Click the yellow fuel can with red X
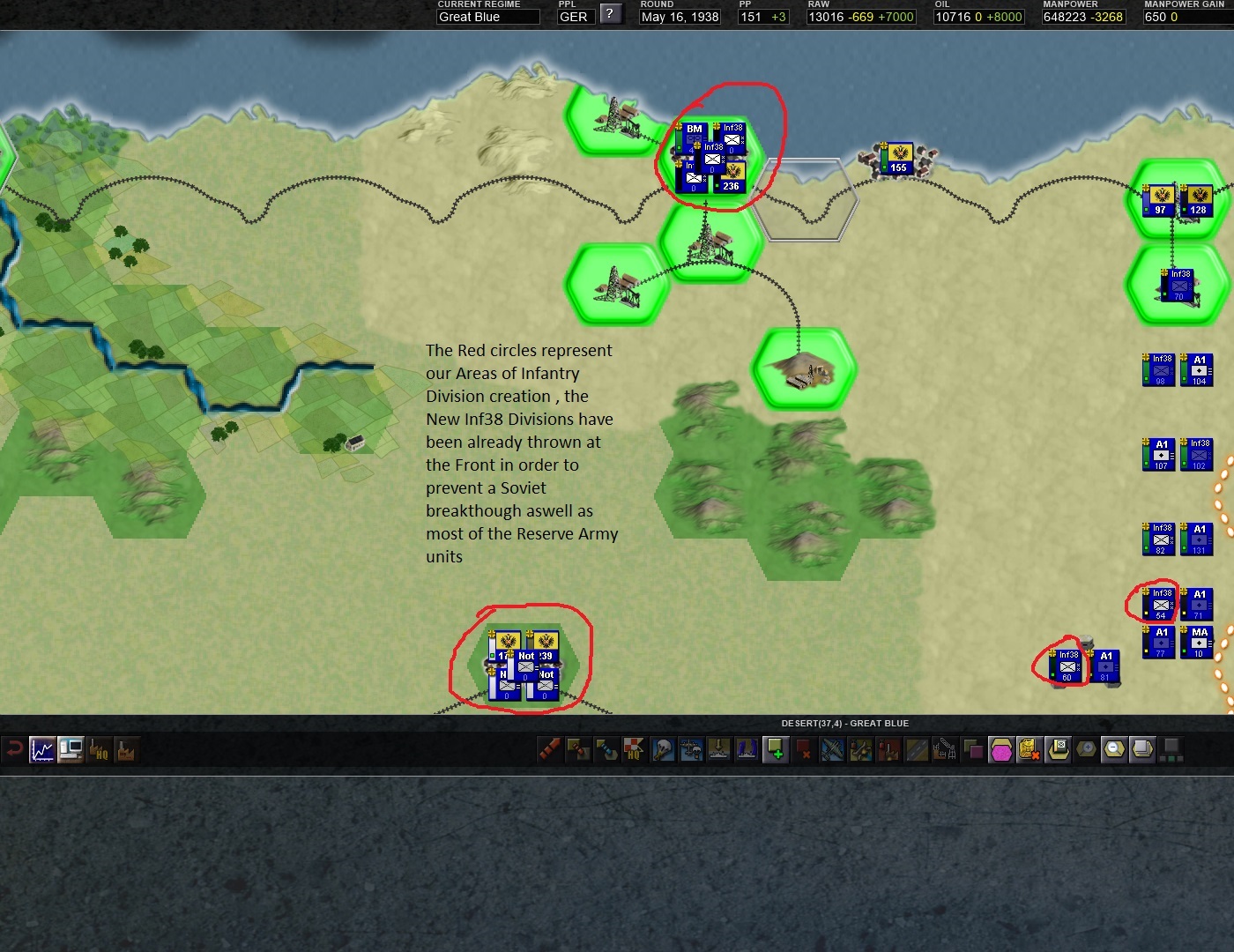This screenshot has width=1234, height=952. 1030,750
